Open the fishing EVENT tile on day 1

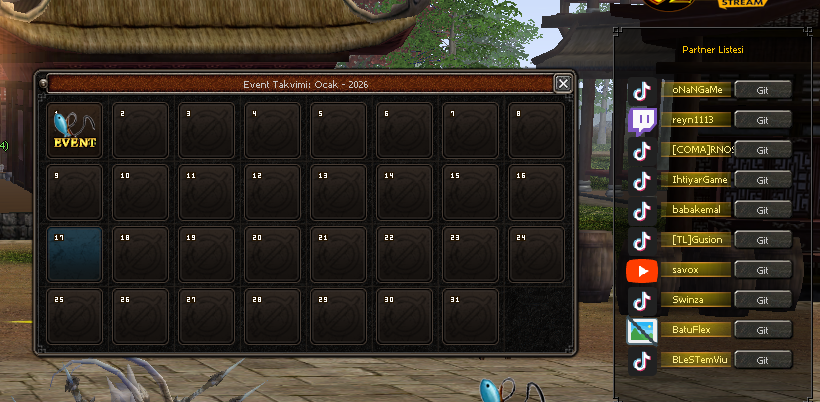pyautogui.click(x=75, y=131)
